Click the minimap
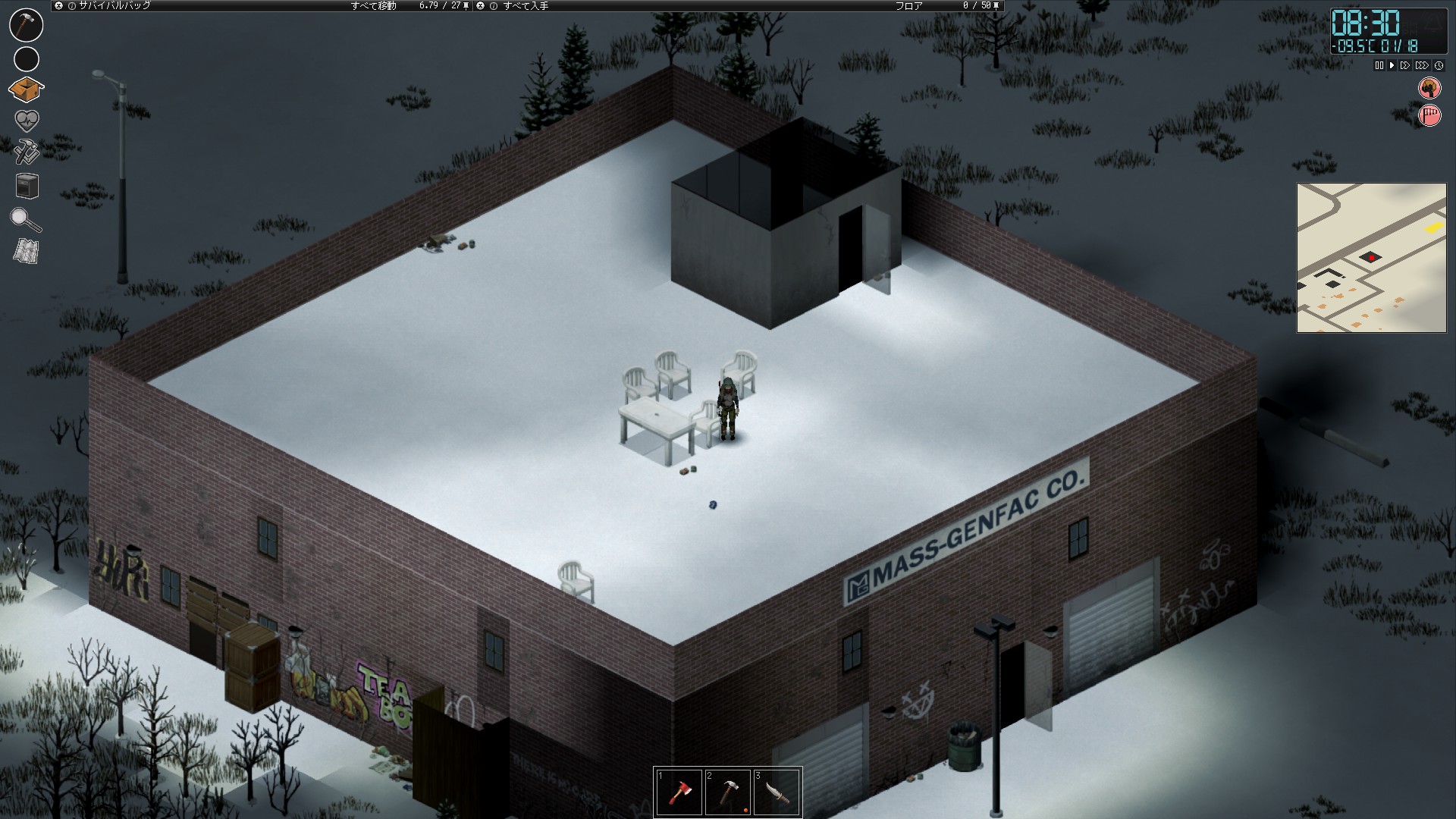 point(1371,258)
